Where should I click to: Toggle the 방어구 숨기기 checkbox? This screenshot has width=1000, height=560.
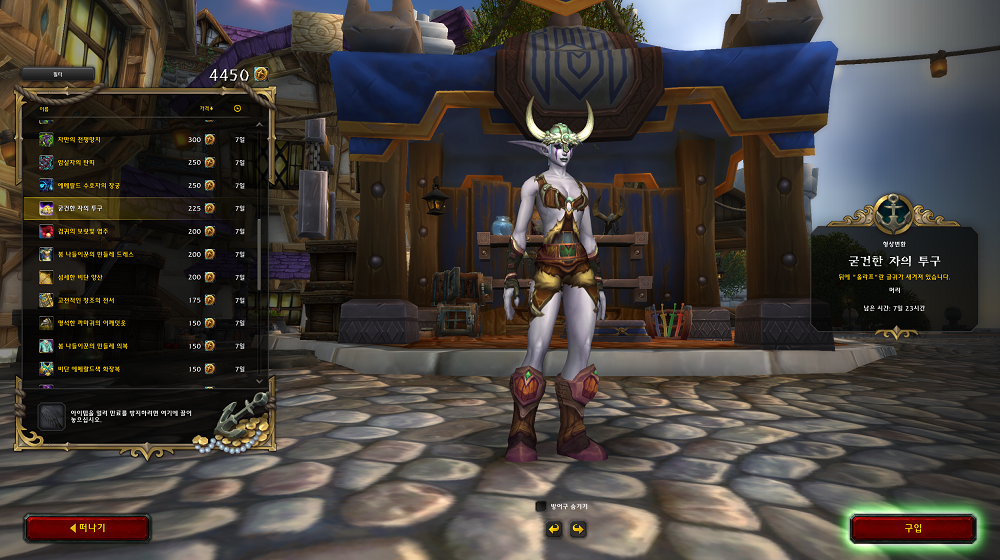[541, 507]
